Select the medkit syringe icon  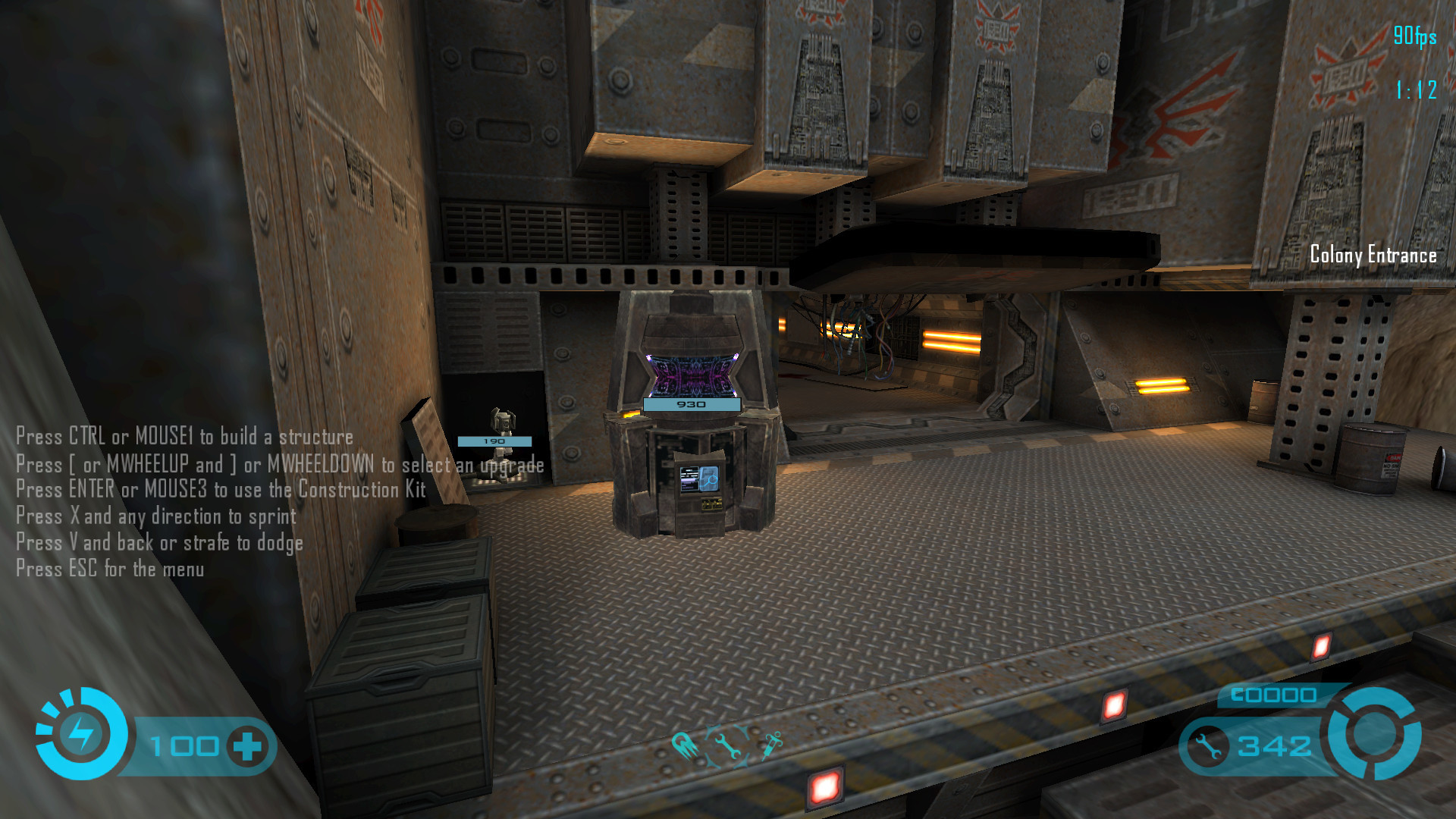771,744
